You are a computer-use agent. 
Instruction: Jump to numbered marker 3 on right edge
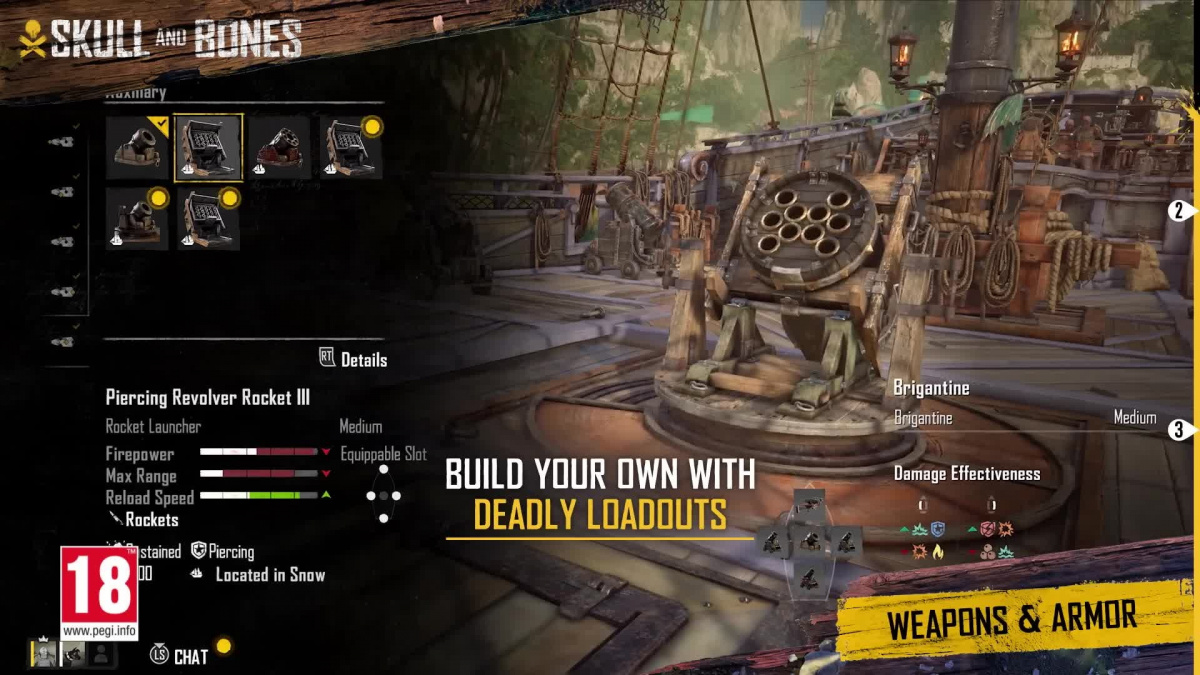coord(1180,431)
